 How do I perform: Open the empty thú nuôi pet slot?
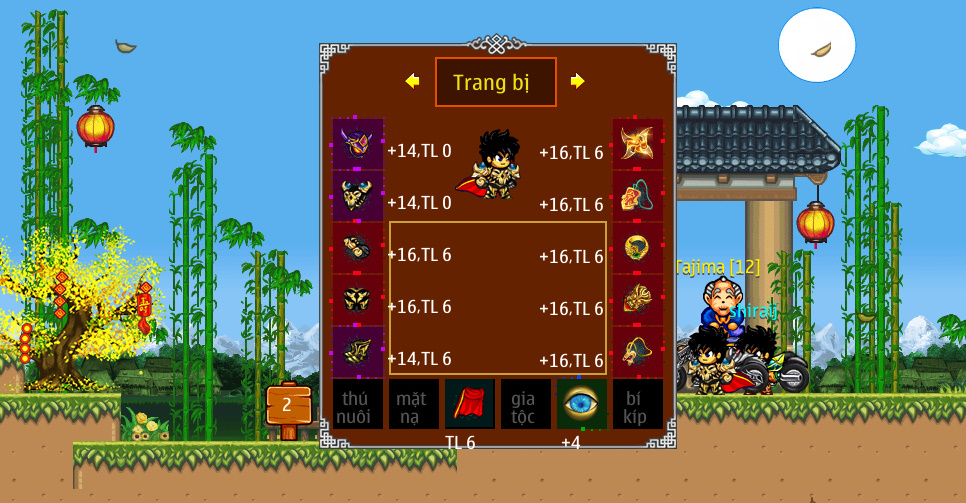(x=358, y=404)
